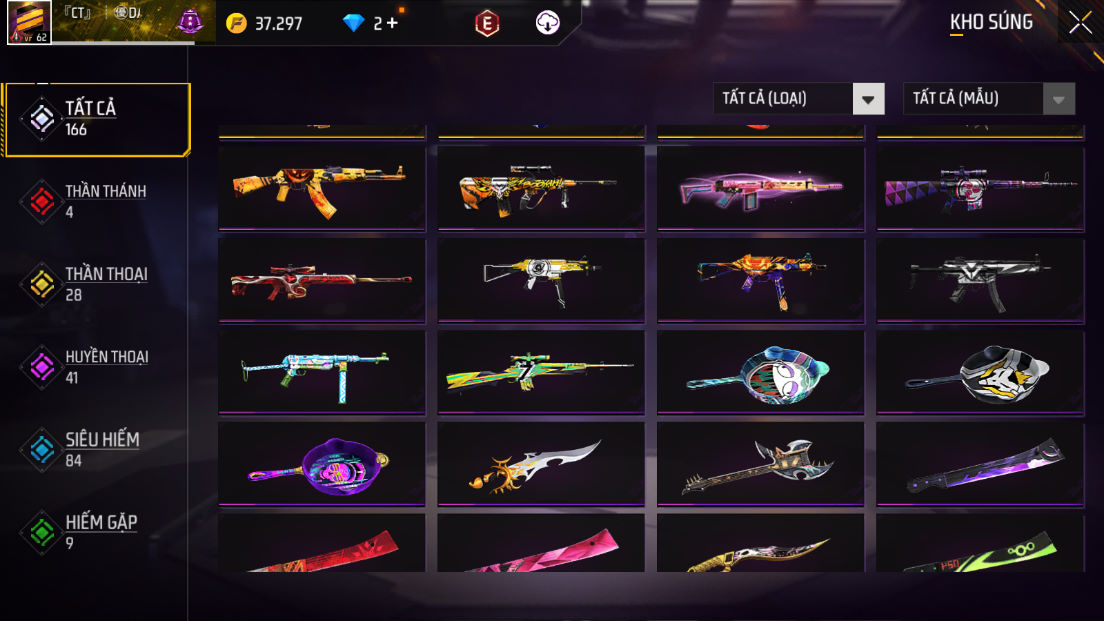Close the Kho Súng weapon vault screen

tap(1080, 22)
